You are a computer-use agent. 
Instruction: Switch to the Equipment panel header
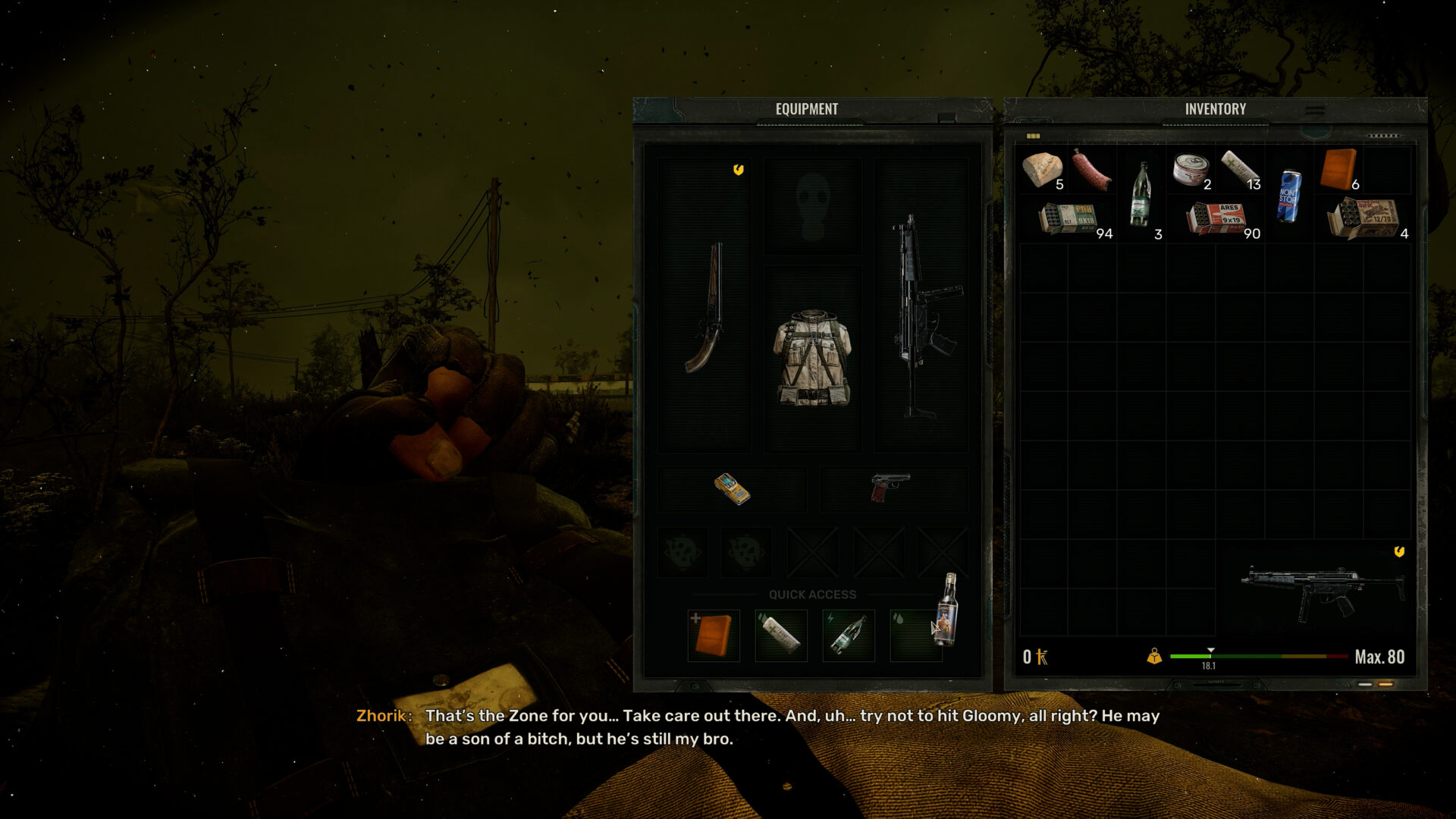click(x=806, y=108)
